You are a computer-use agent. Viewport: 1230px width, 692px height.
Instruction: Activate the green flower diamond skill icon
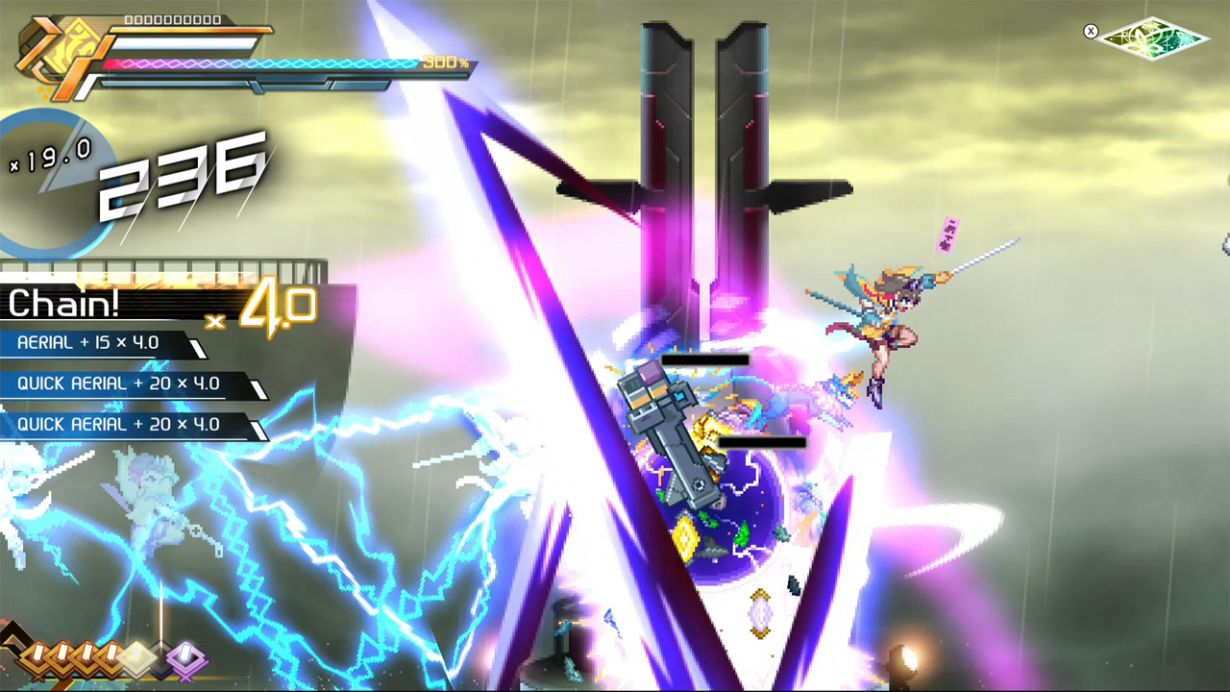(1152, 37)
